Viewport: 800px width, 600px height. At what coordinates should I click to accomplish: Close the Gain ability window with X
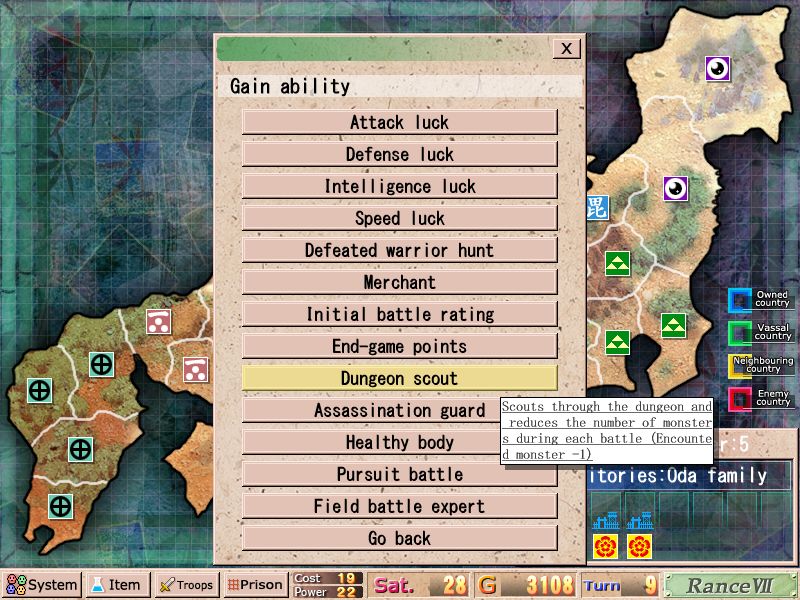tap(567, 48)
